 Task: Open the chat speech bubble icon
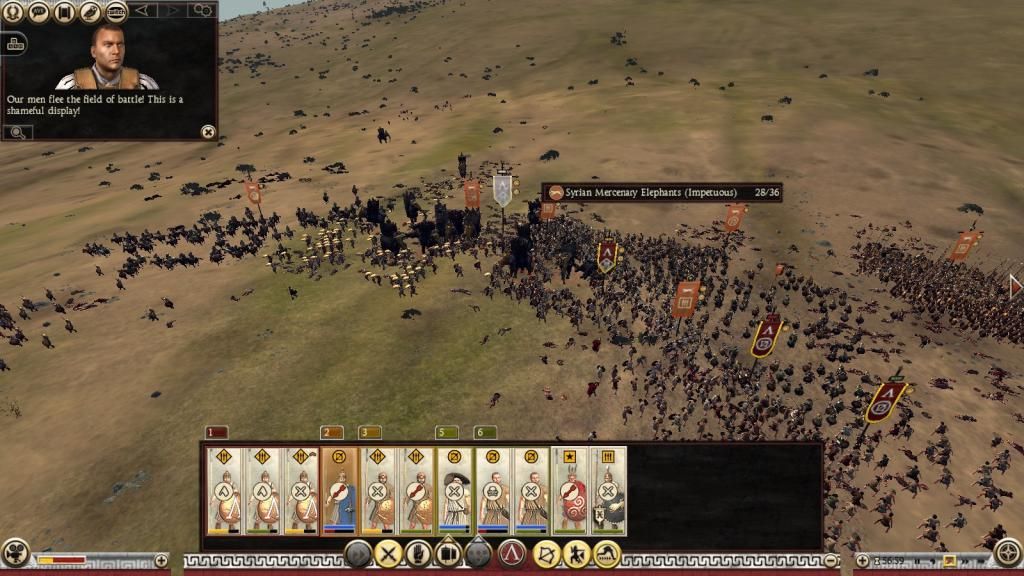pyautogui.click(x=39, y=12)
